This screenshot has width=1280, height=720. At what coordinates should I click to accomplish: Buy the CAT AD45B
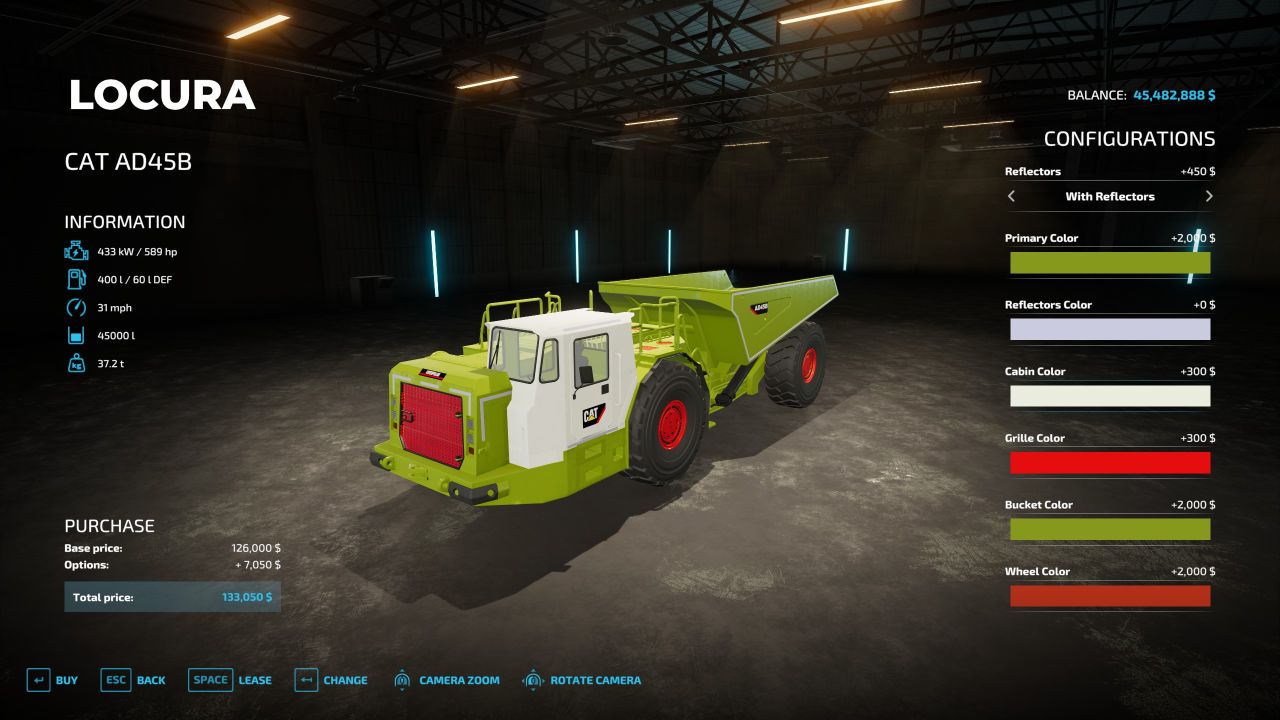pos(53,680)
